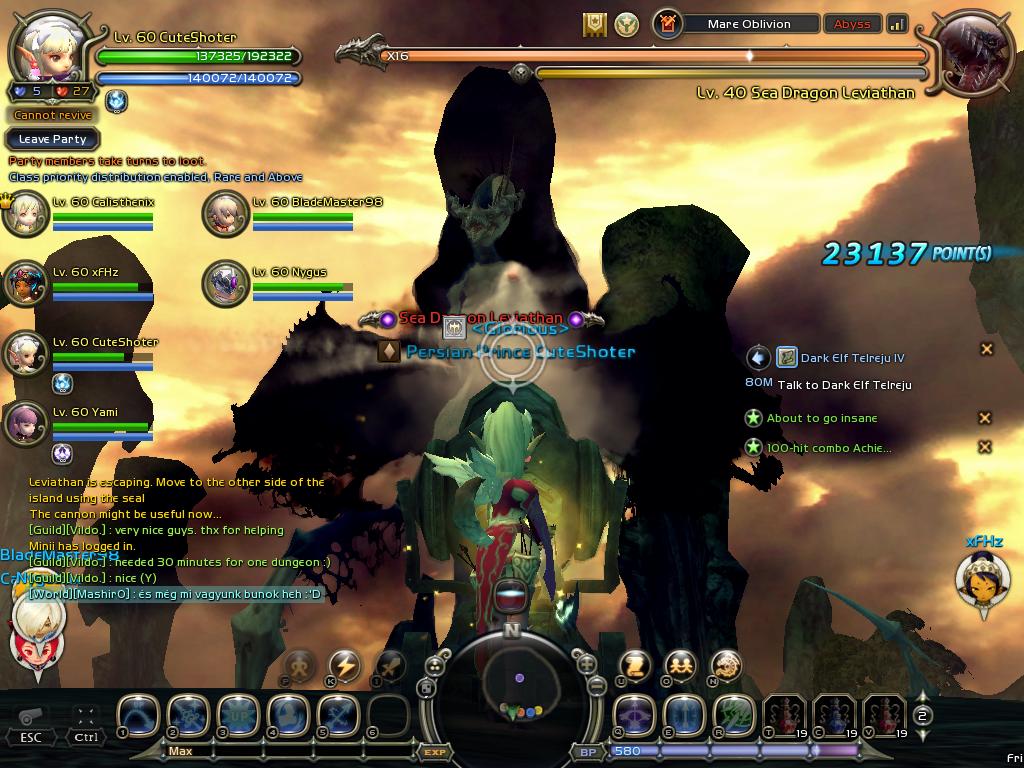Screen dimensions: 1024x768
Task: Select party member xFHz's portrait in party list
Action: click(25, 283)
